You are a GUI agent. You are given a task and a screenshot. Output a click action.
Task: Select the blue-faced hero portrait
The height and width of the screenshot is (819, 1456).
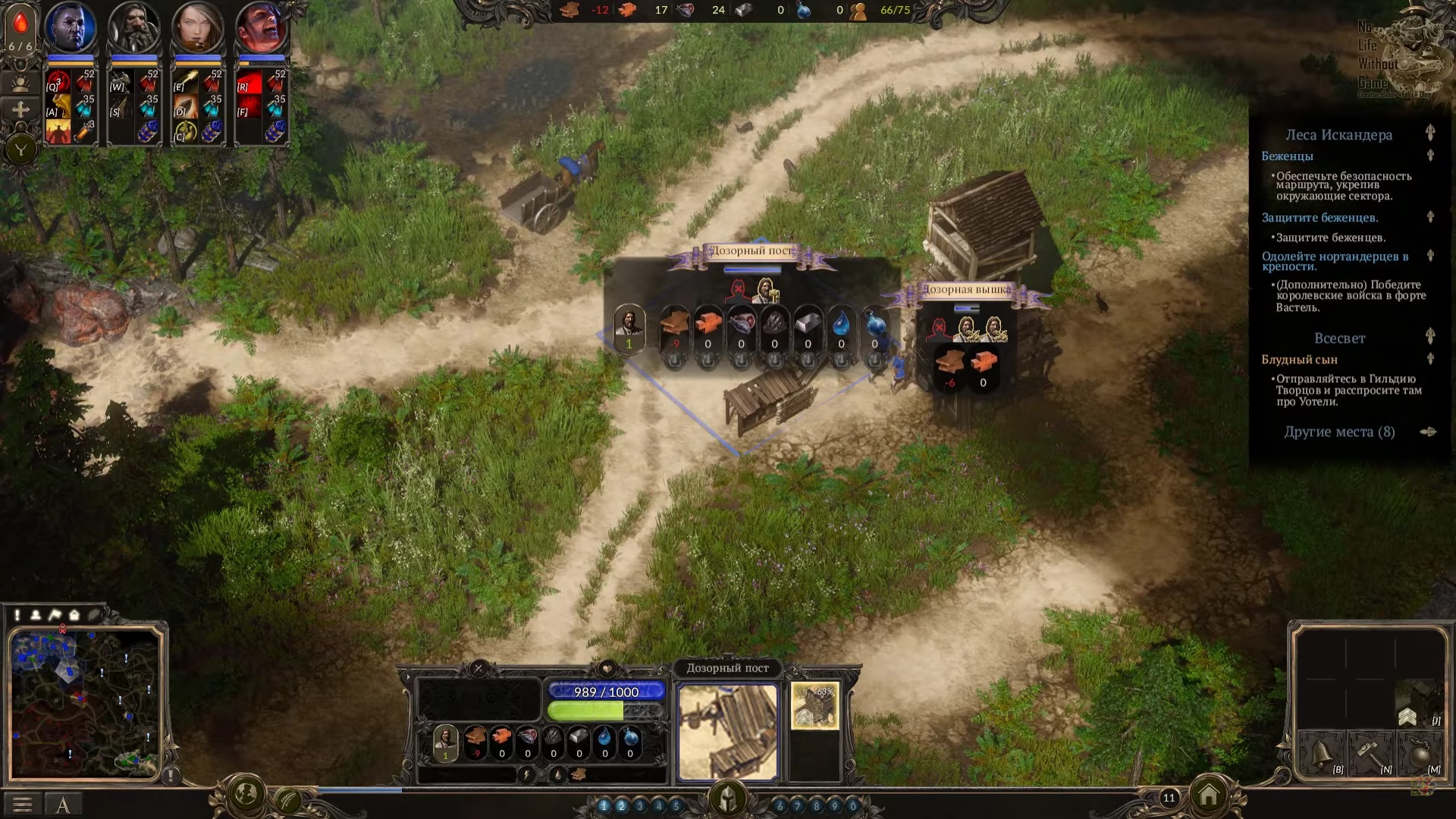pyautogui.click(x=71, y=27)
